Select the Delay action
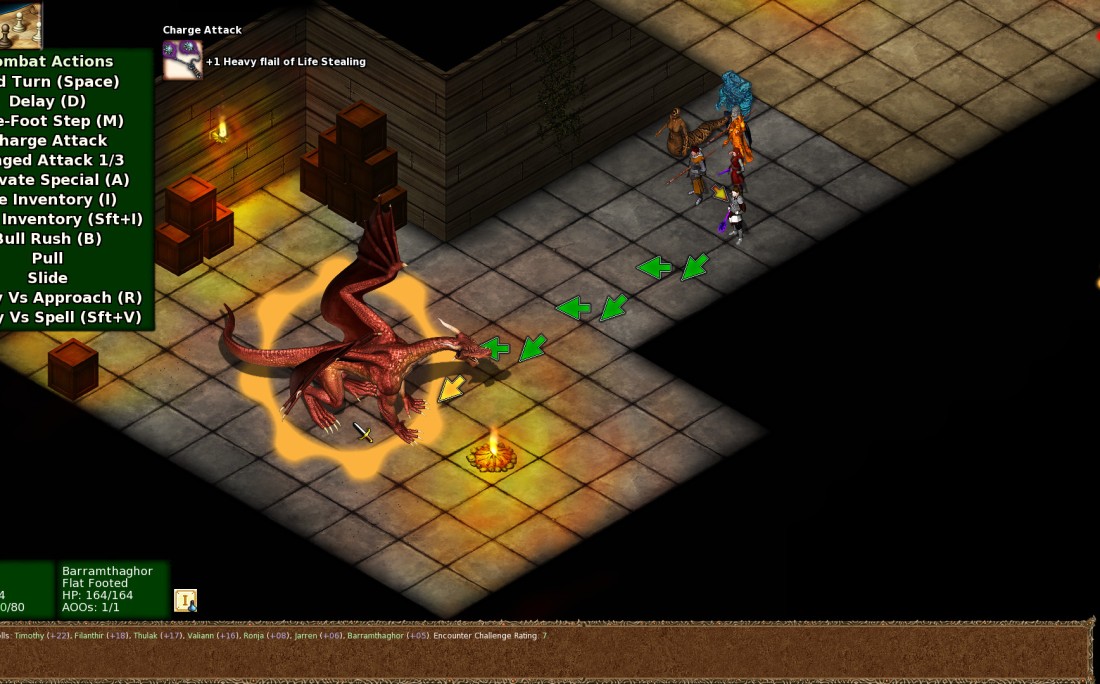Image resolution: width=1100 pixels, height=684 pixels. [48, 101]
